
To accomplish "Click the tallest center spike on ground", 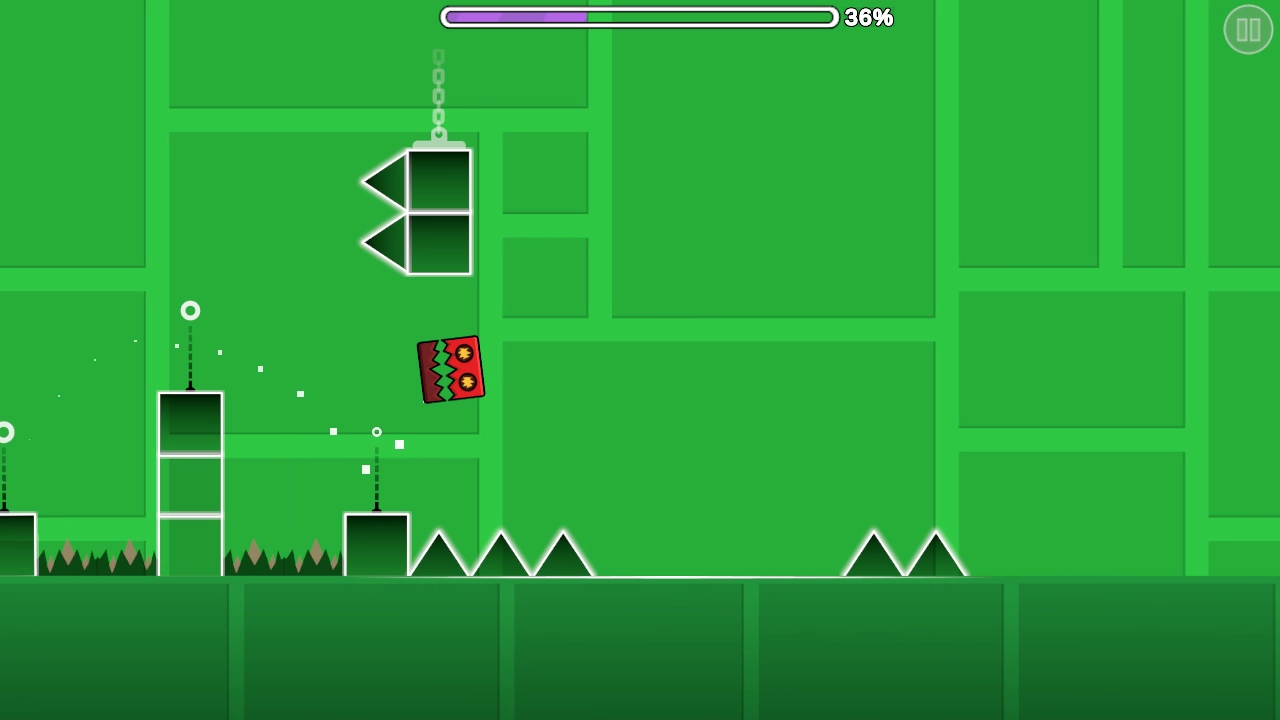I will click(500, 550).
